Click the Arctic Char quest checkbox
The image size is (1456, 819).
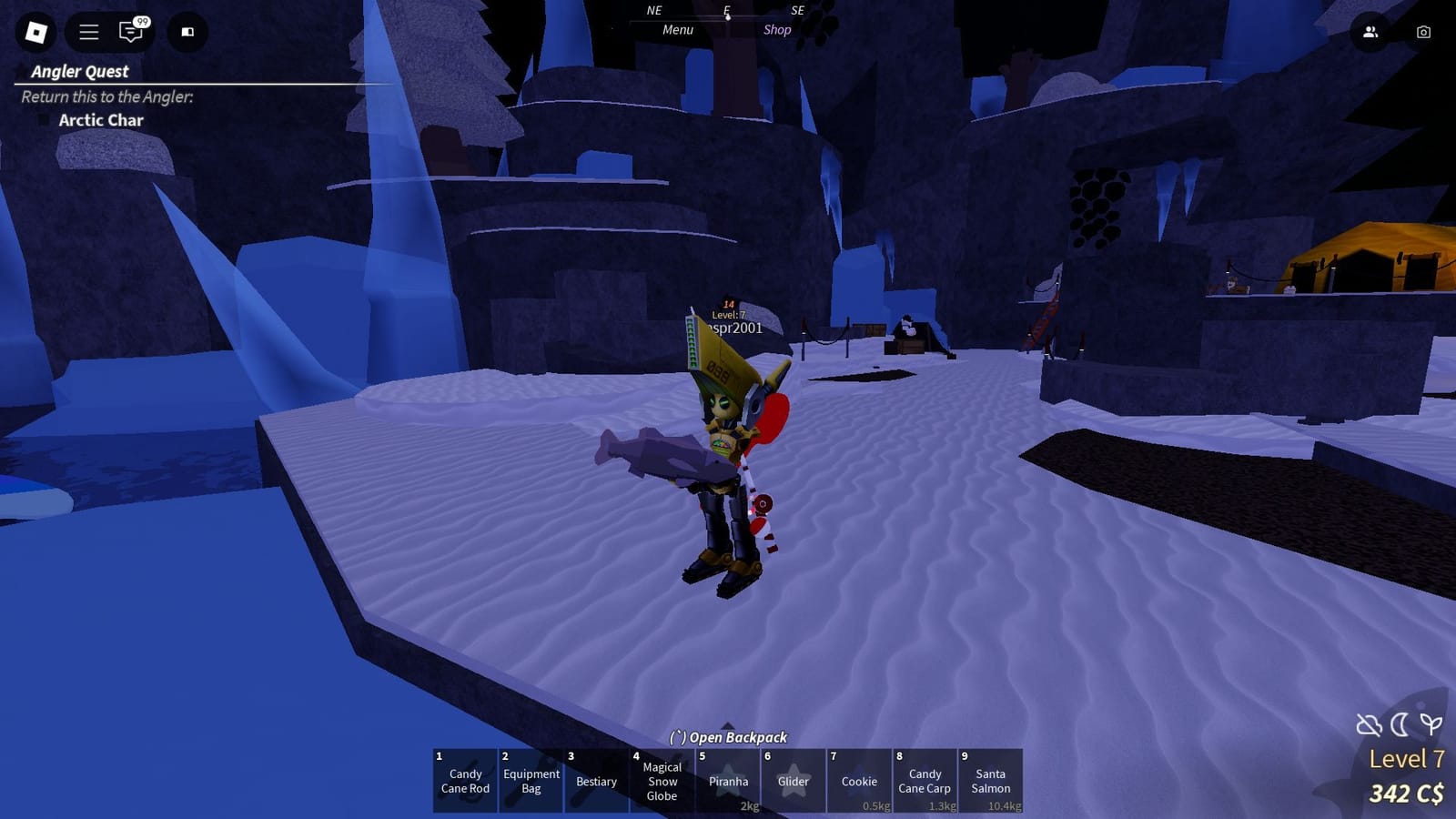click(x=44, y=118)
